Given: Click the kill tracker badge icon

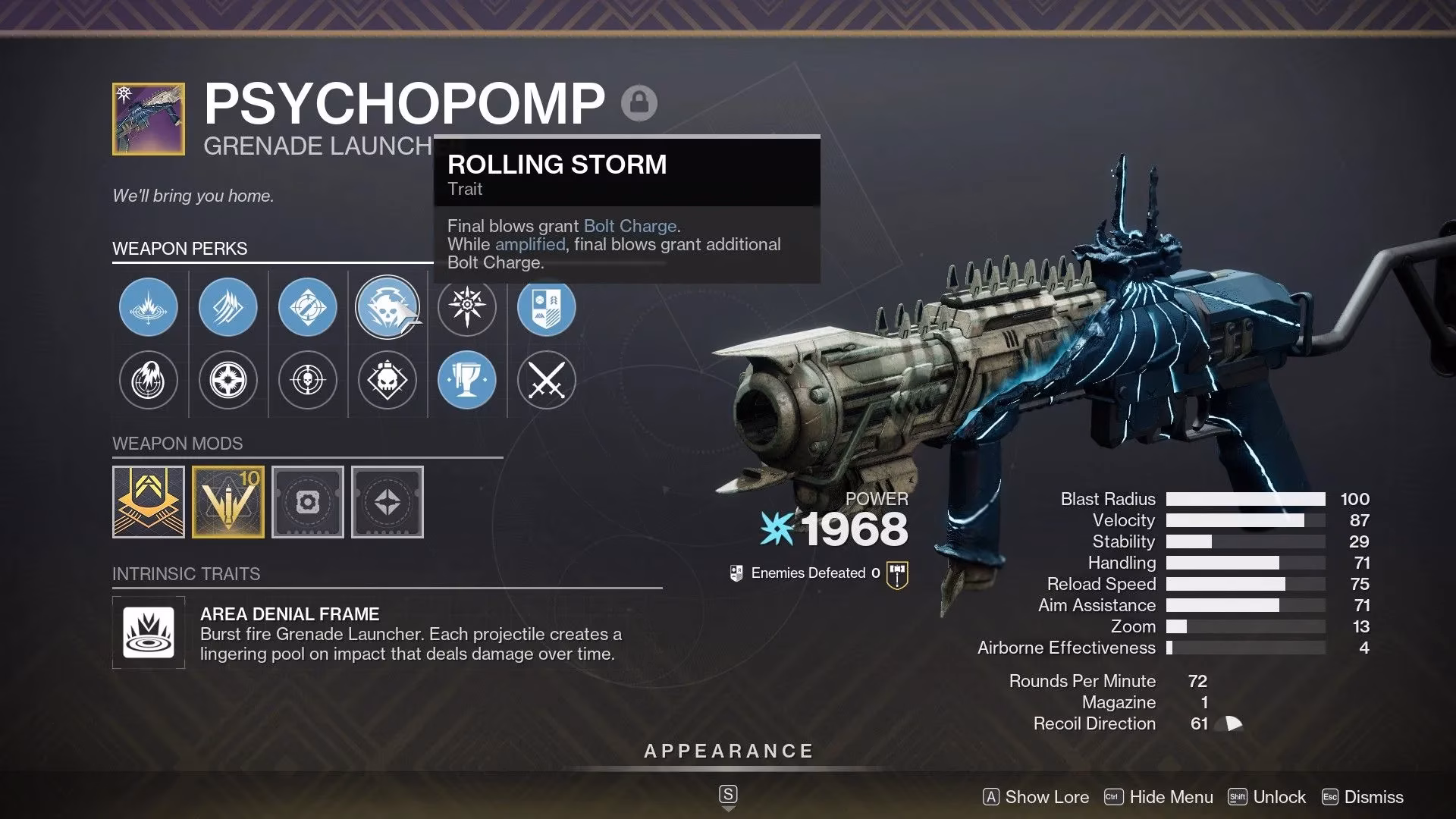Looking at the screenshot, I should 897,574.
